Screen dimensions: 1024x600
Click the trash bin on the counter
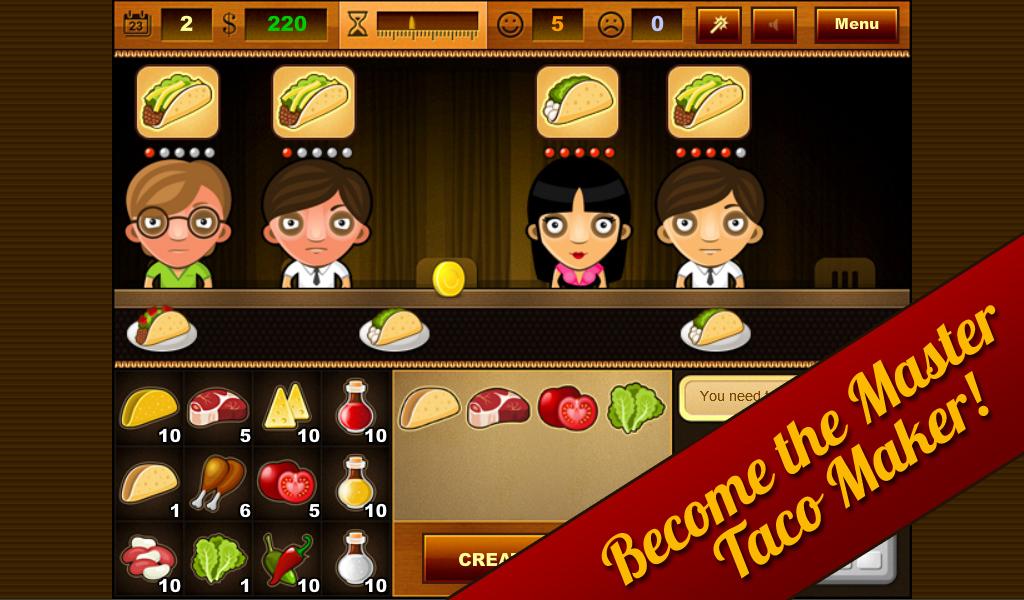click(x=844, y=275)
